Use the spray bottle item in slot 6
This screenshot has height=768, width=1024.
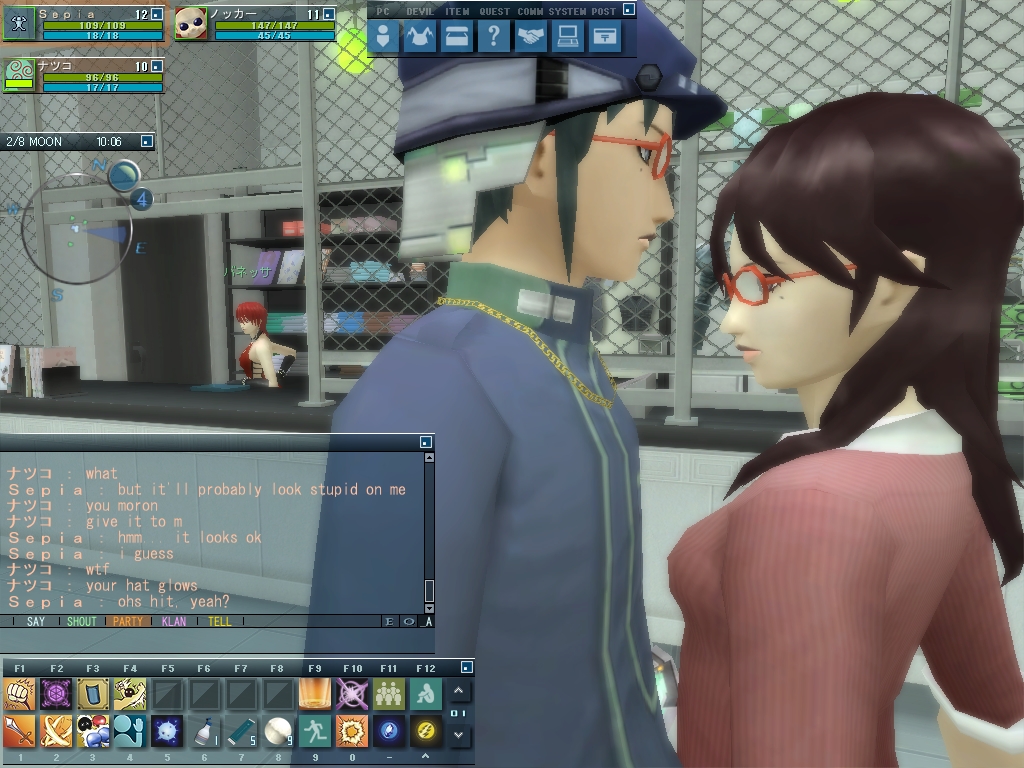204,732
